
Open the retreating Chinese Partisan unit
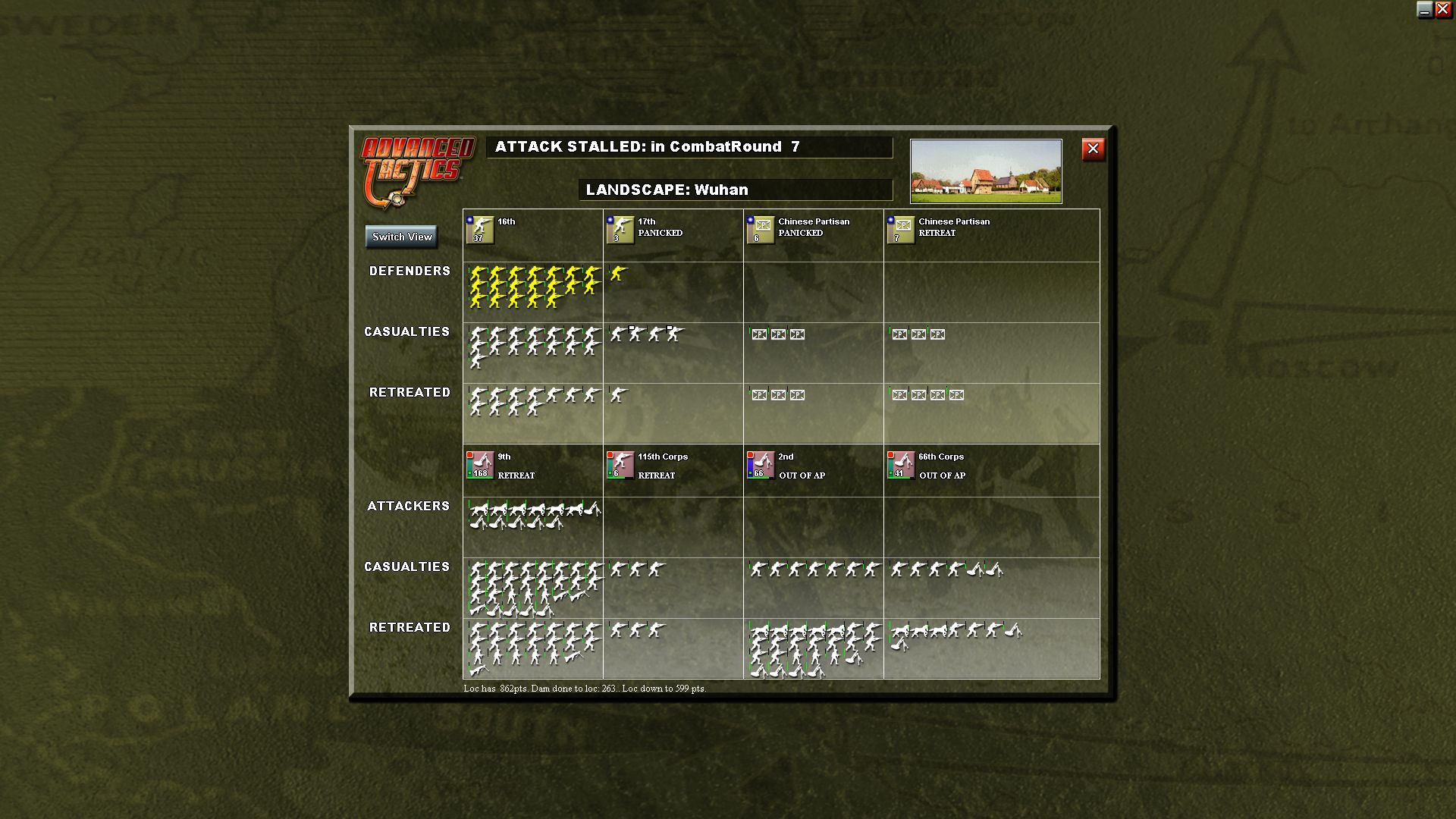click(x=900, y=230)
